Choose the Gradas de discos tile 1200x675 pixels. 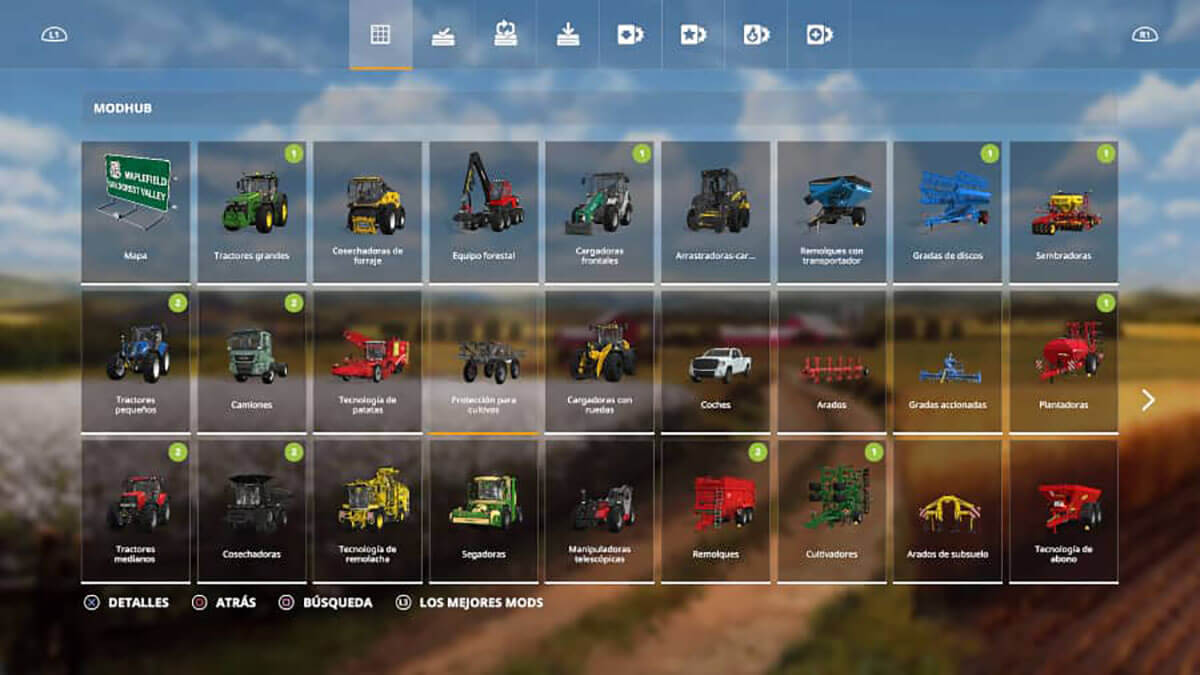point(948,211)
